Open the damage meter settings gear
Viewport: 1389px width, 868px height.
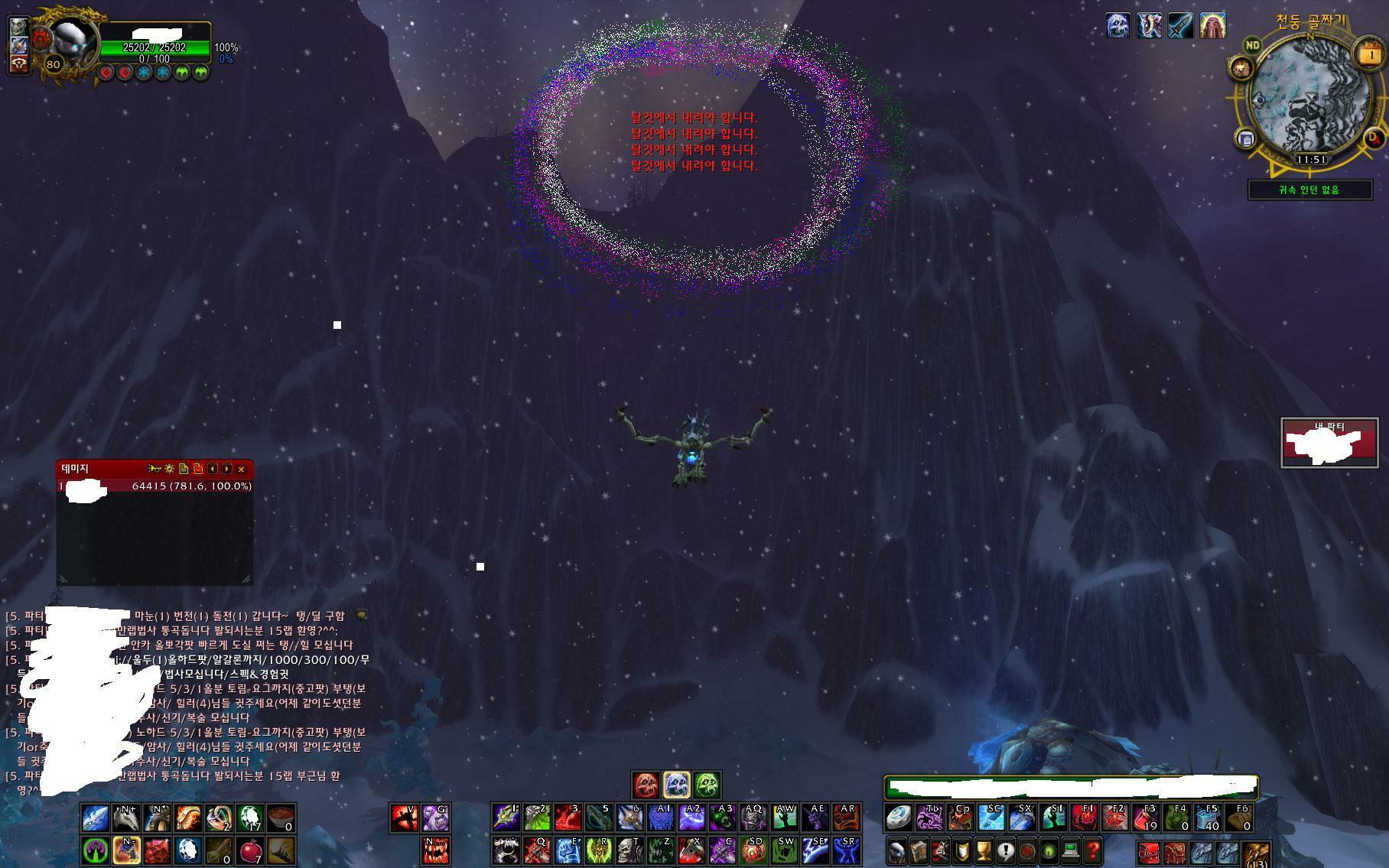(x=169, y=469)
